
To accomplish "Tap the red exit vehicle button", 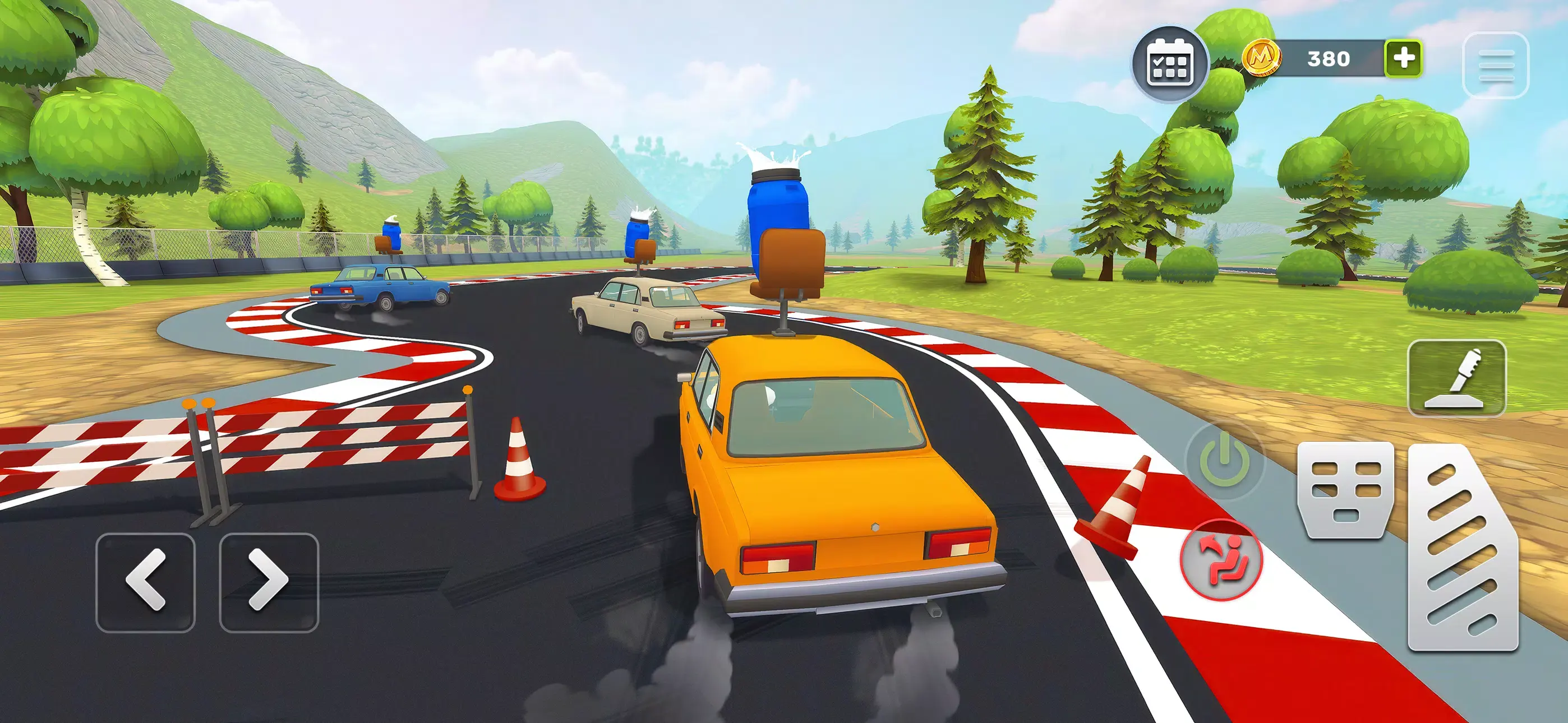I will 1221,560.
